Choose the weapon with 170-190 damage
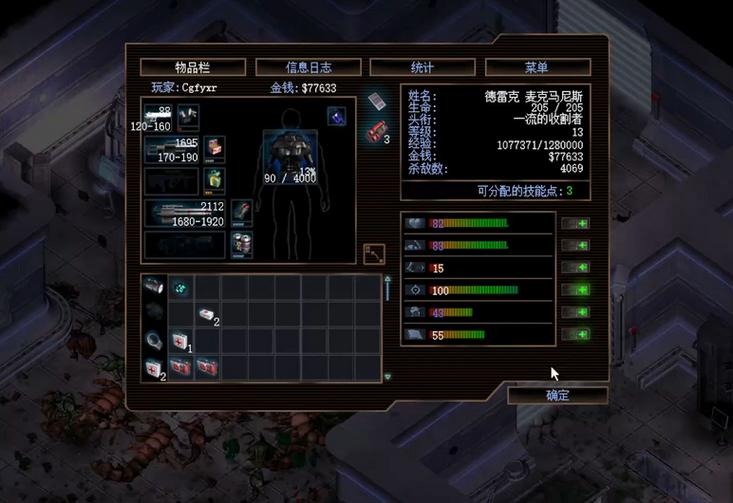Screen dimensions: 733x503 [172, 149]
